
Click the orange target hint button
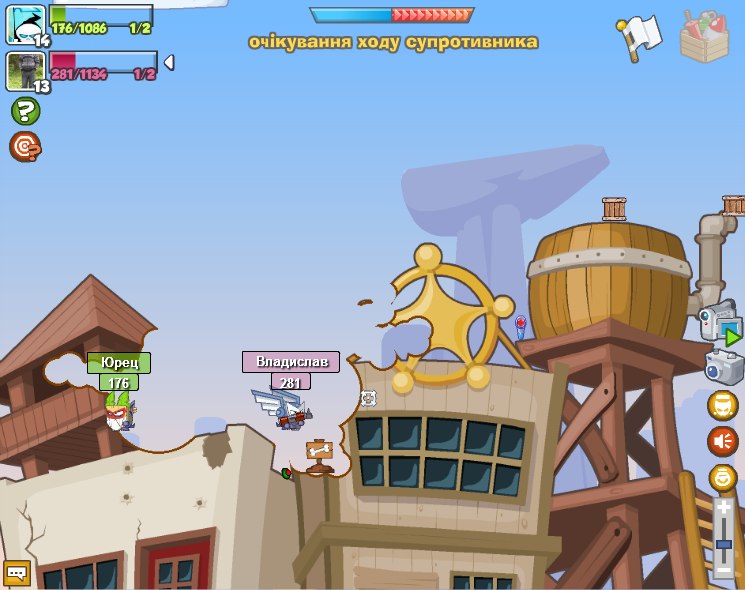(x=25, y=147)
